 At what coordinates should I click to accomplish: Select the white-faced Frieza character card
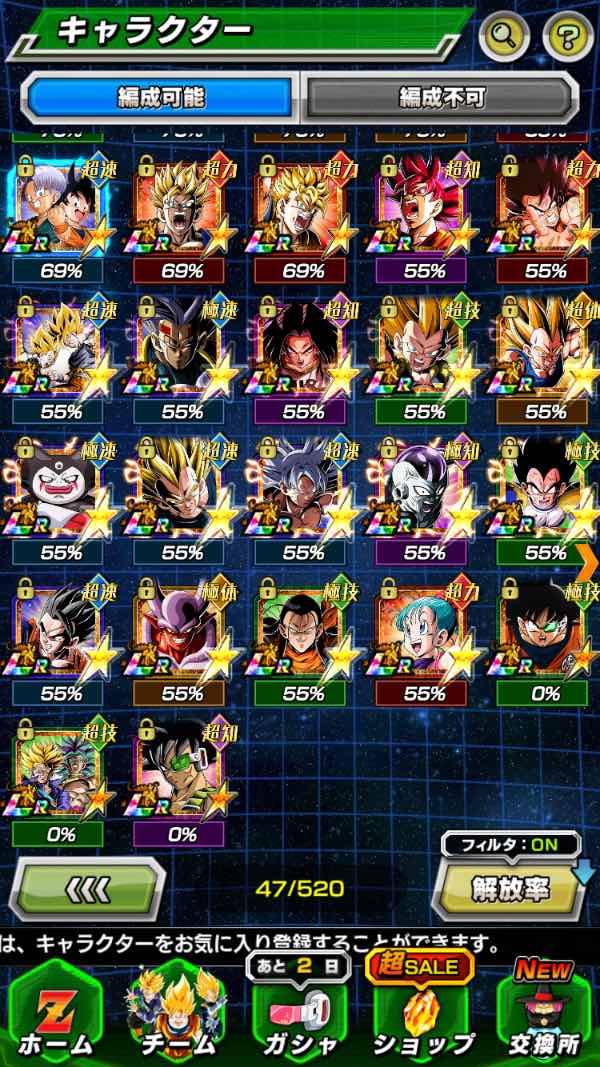[424, 490]
